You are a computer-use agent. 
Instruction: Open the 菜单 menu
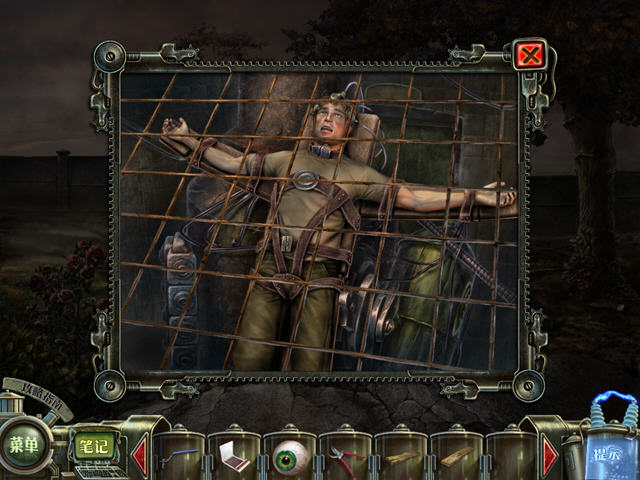pos(24,444)
